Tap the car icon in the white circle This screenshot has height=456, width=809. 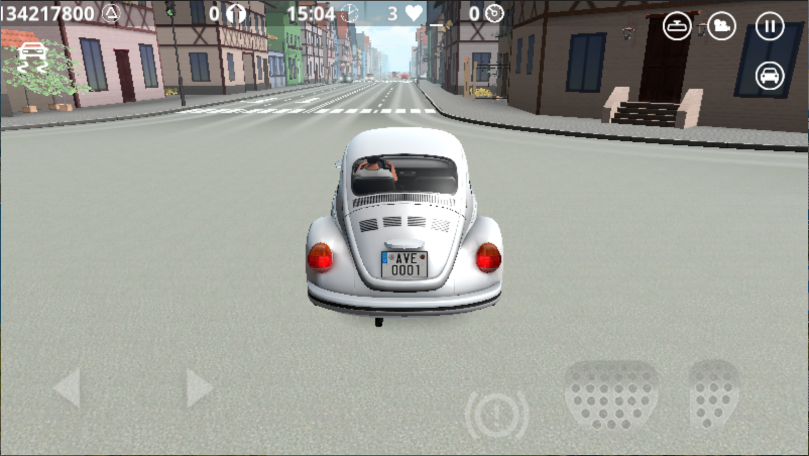(x=769, y=75)
